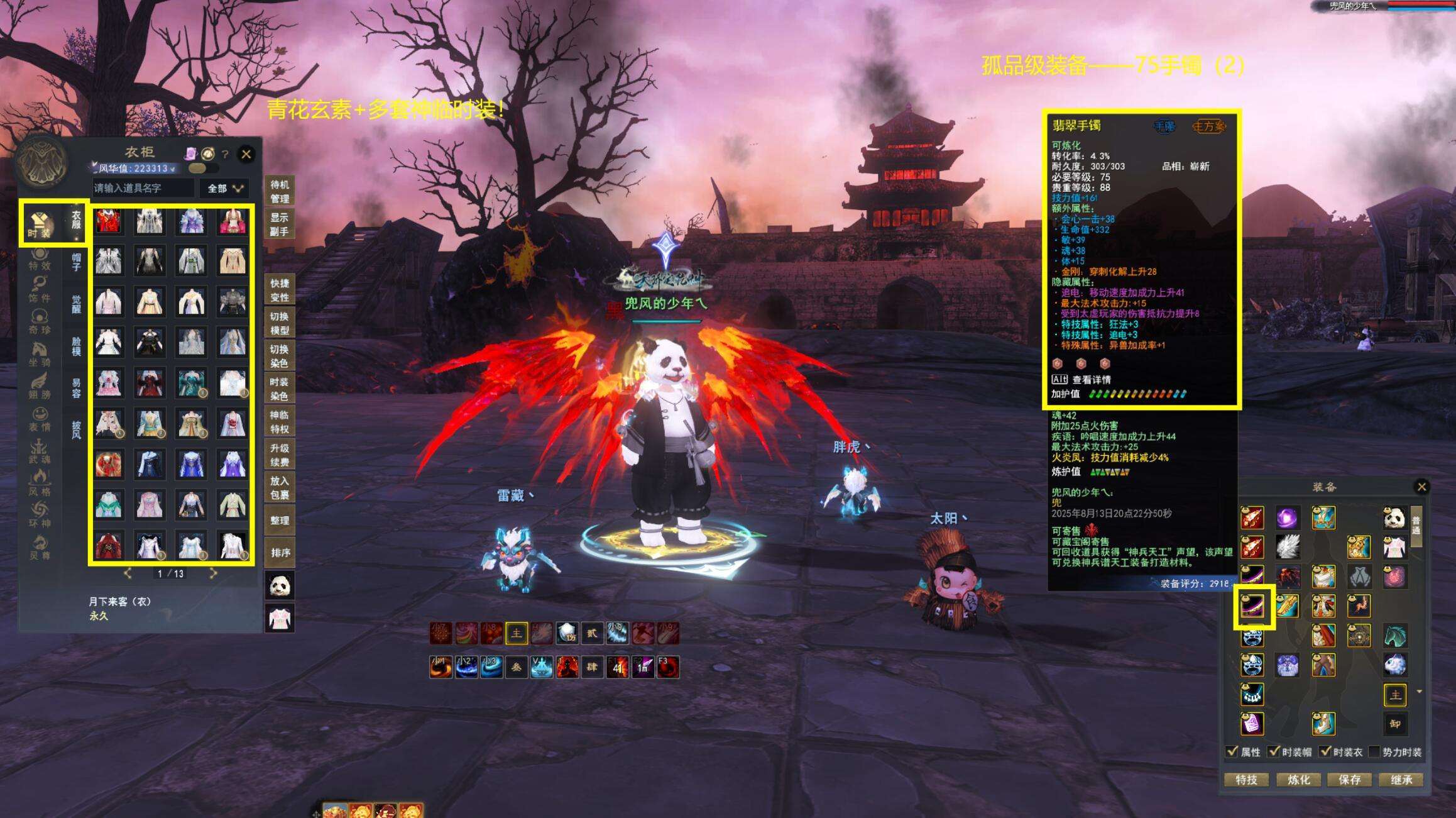Go to the next wardrobe page arrow

pyautogui.click(x=213, y=573)
